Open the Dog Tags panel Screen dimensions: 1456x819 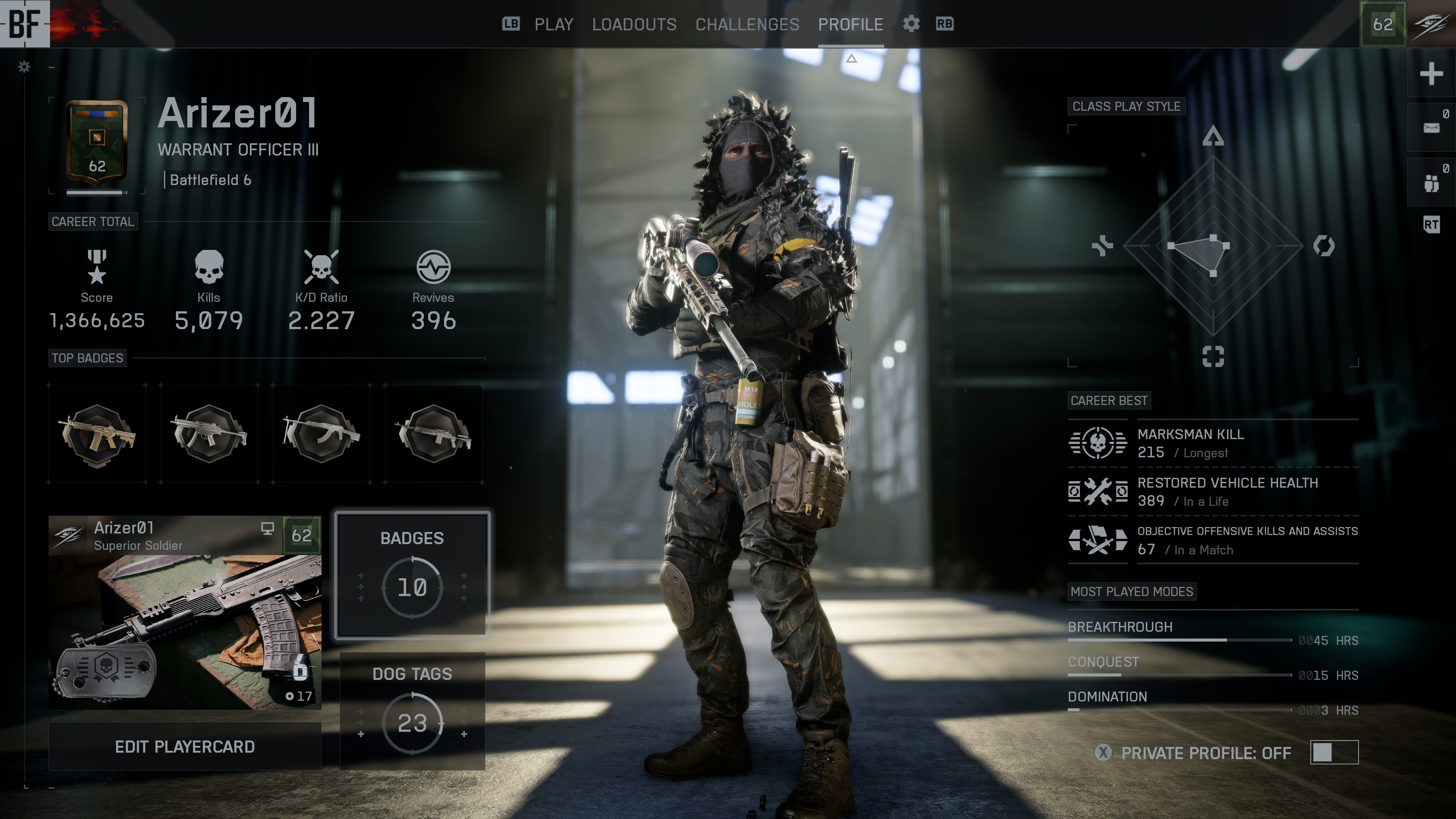click(412, 711)
